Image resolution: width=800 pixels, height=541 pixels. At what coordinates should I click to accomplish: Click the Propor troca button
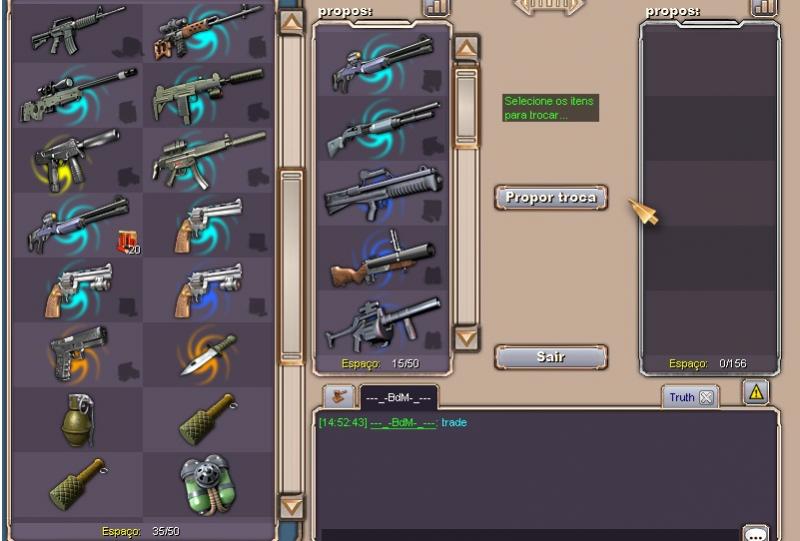[551, 197]
